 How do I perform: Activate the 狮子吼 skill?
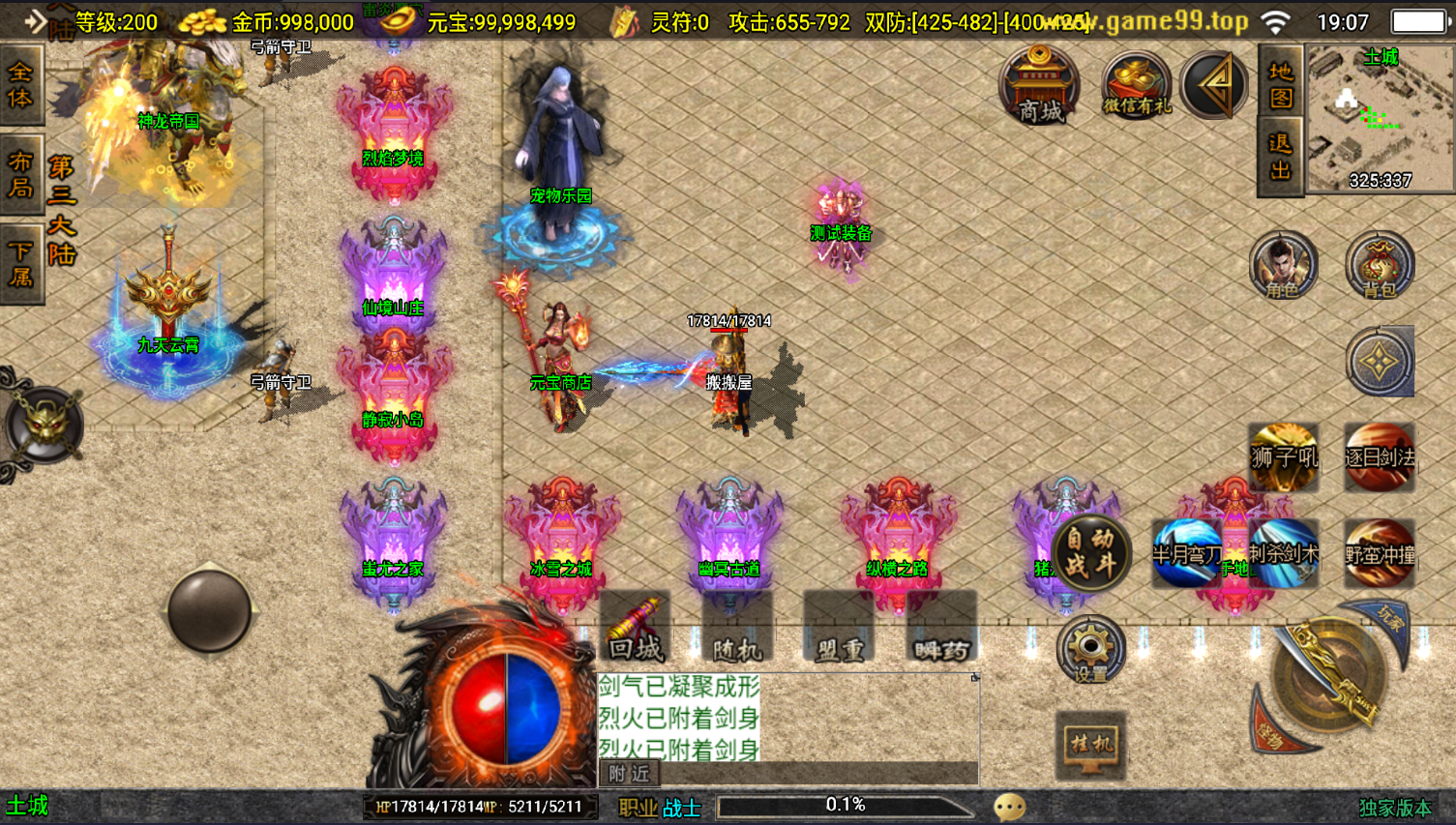pyautogui.click(x=1283, y=457)
